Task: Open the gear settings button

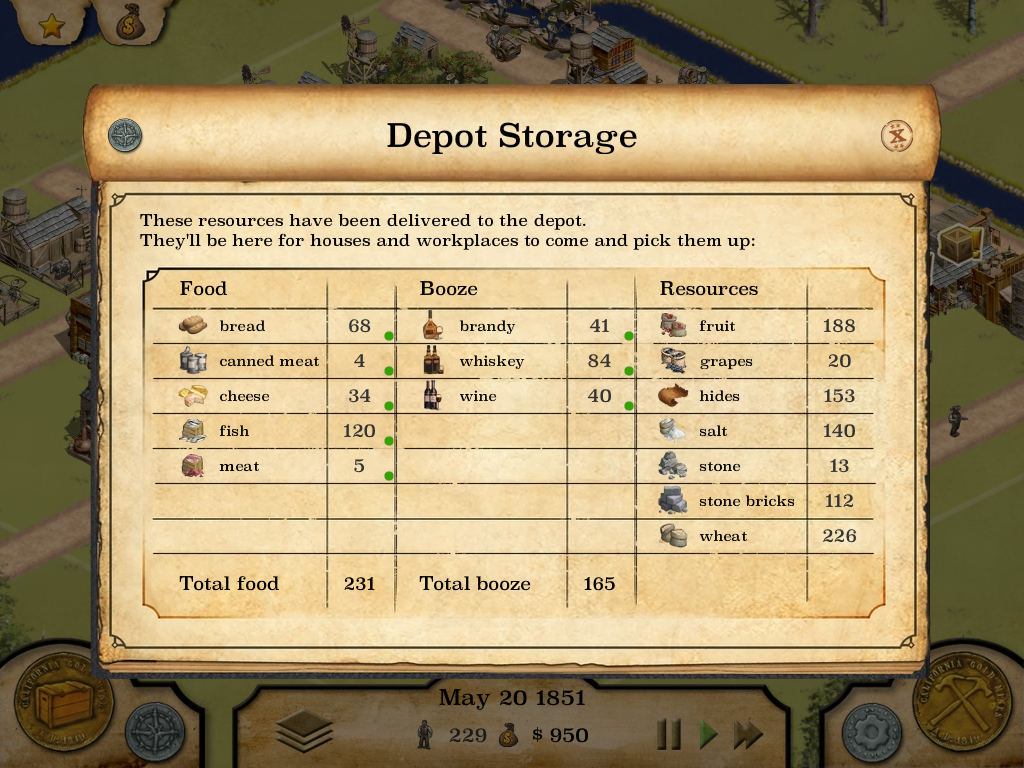Action: coord(872,733)
